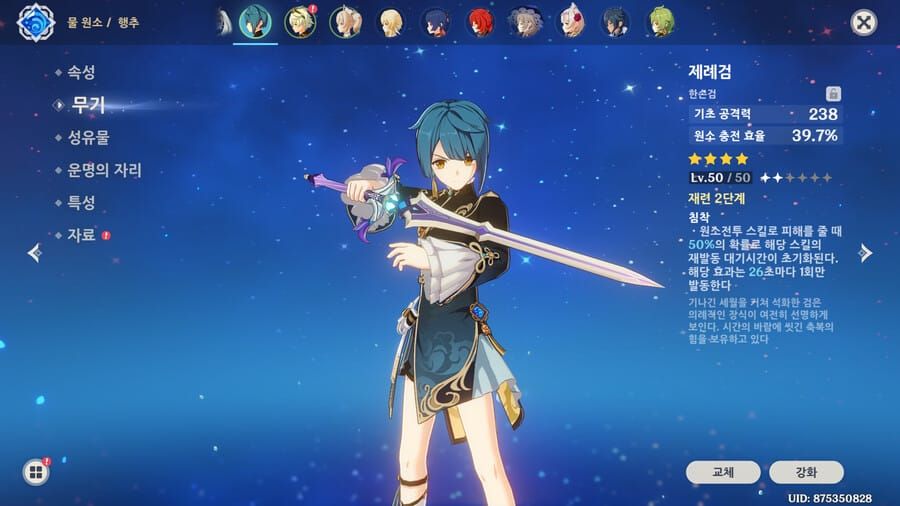Pick the white-haired portrait with red flower
The height and width of the screenshot is (506, 900).
tap(569, 22)
